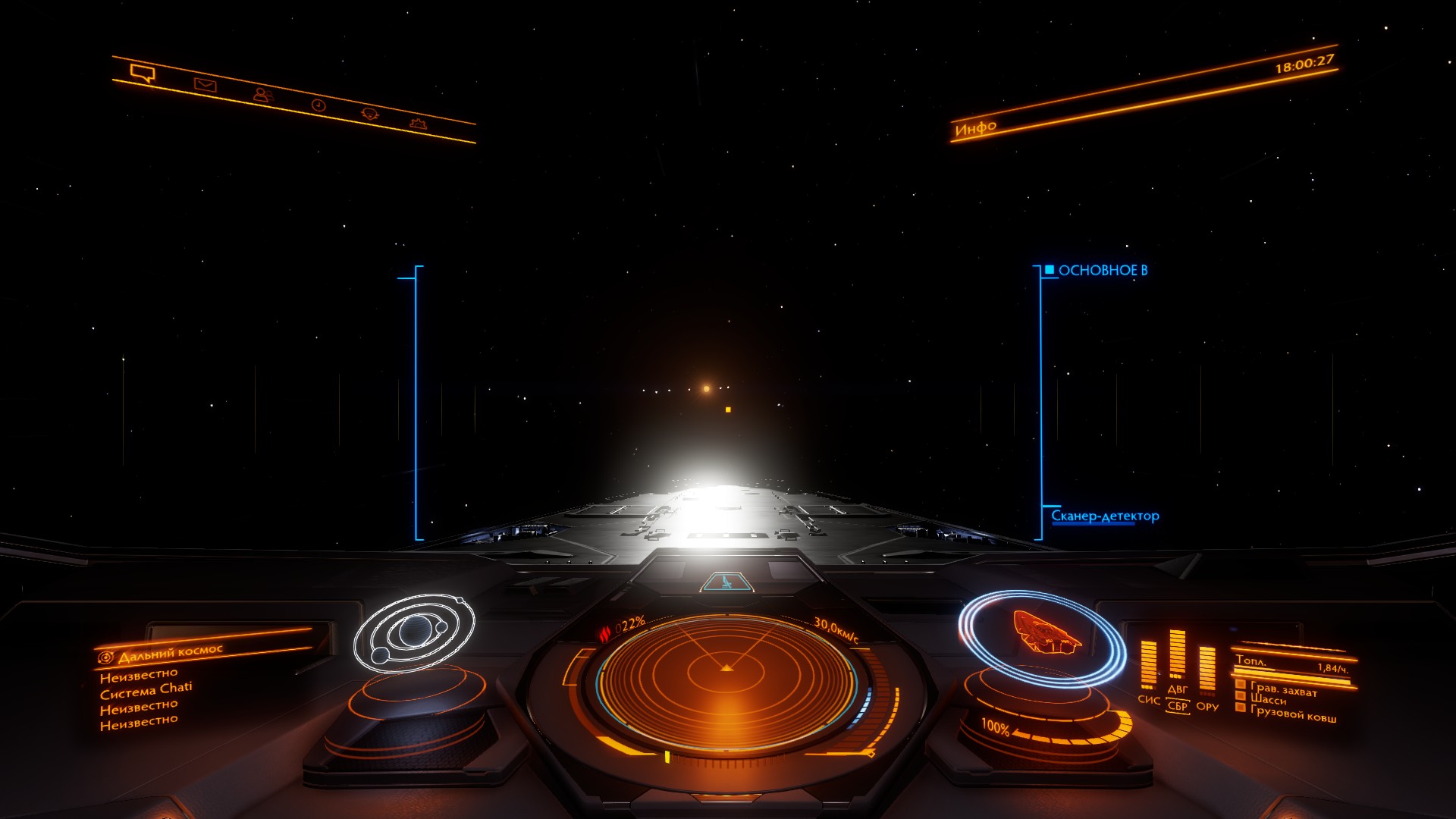
Task: Open the squadron emblem tab
Action: pyautogui.click(x=370, y=114)
